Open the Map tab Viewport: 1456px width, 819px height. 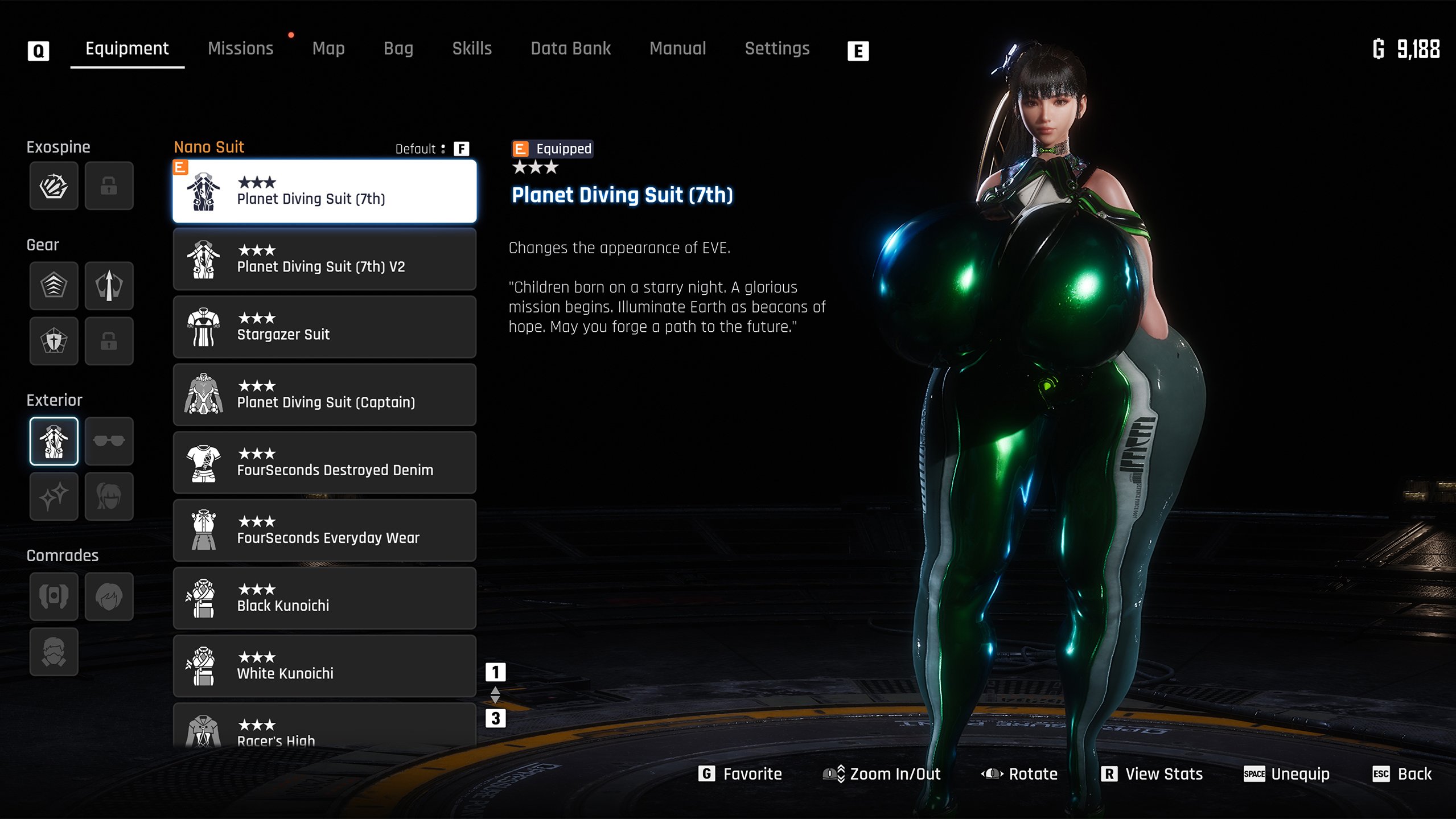click(328, 49)
